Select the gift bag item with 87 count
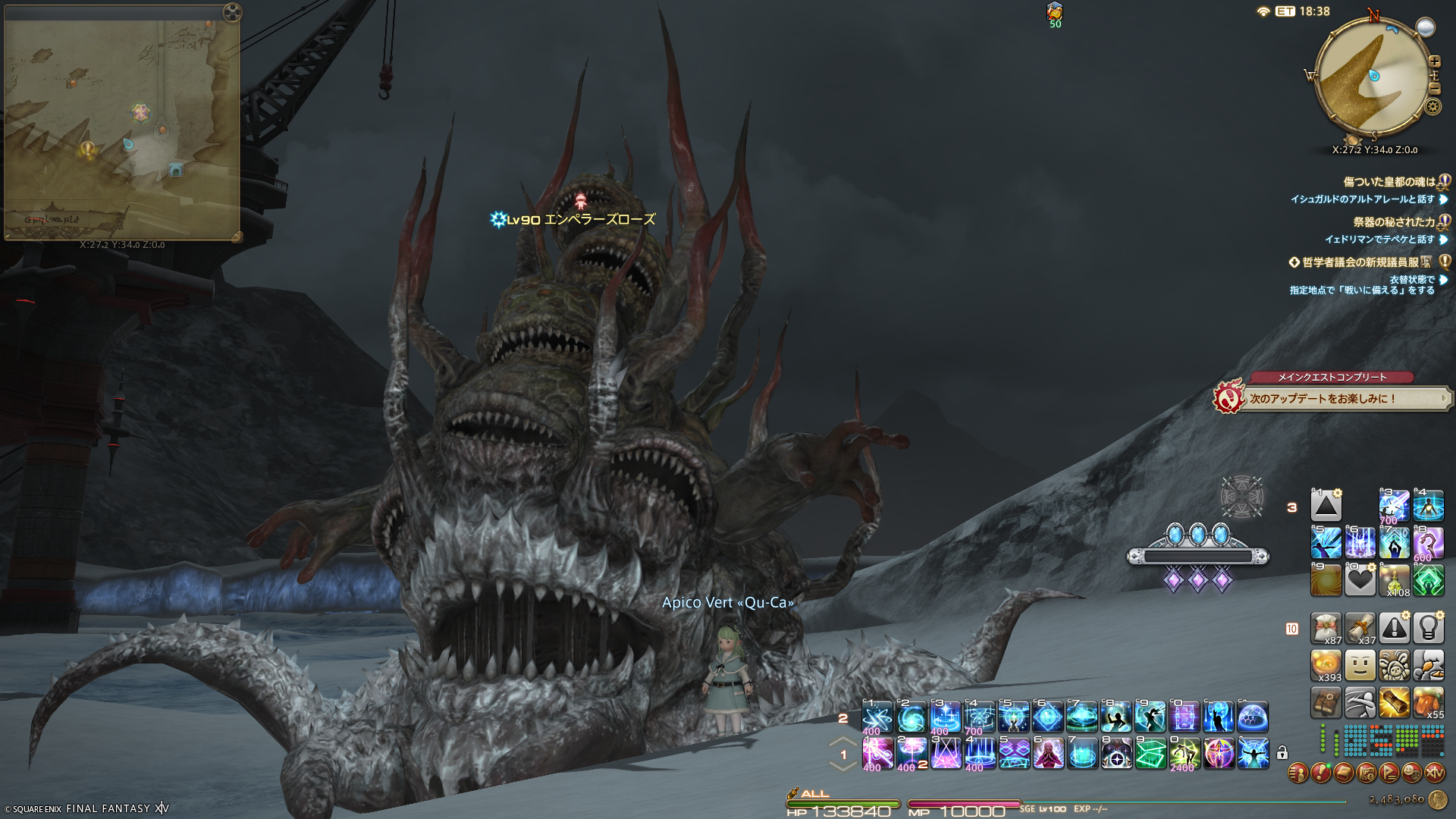Screen dimensions: 1456x819 click(1326, 628)
